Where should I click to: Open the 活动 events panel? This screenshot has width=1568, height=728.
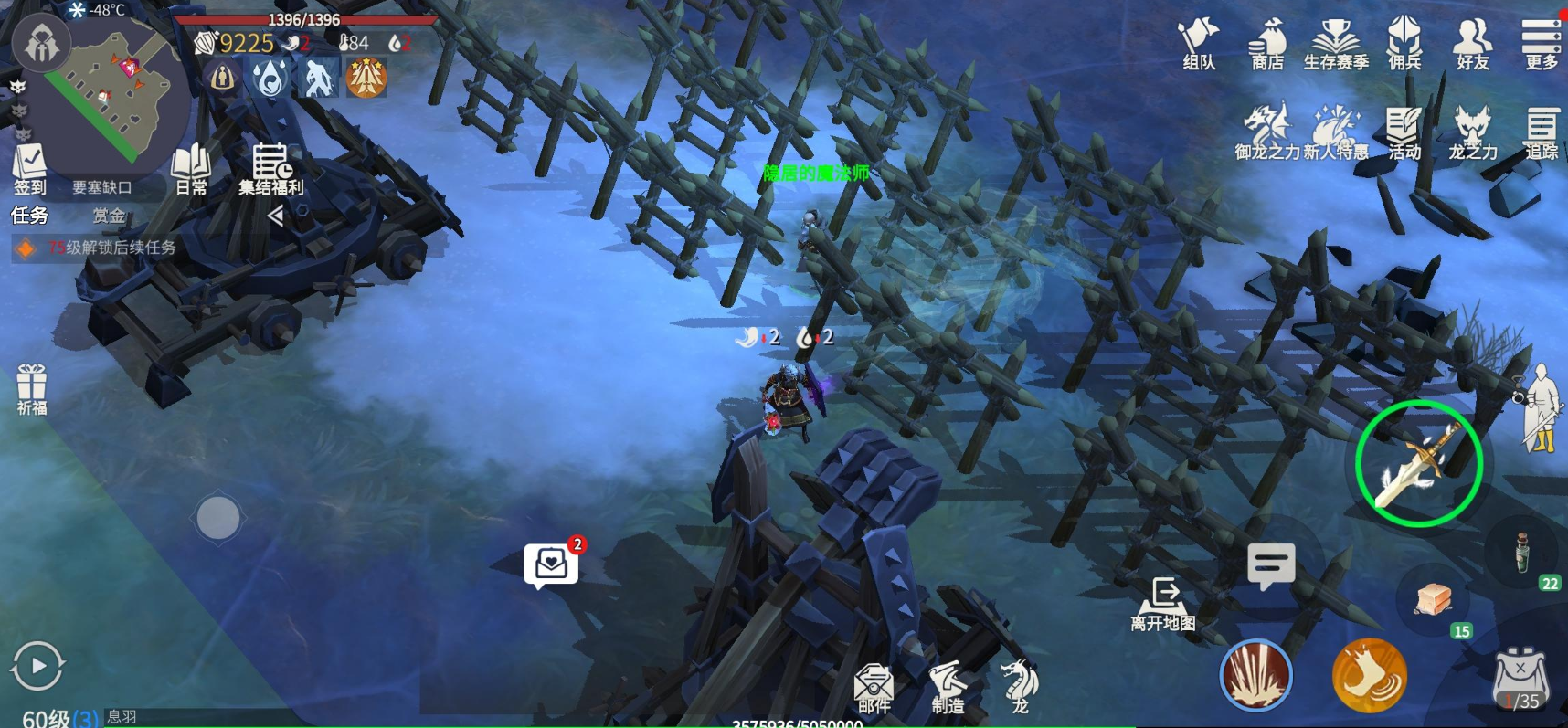1404,133
